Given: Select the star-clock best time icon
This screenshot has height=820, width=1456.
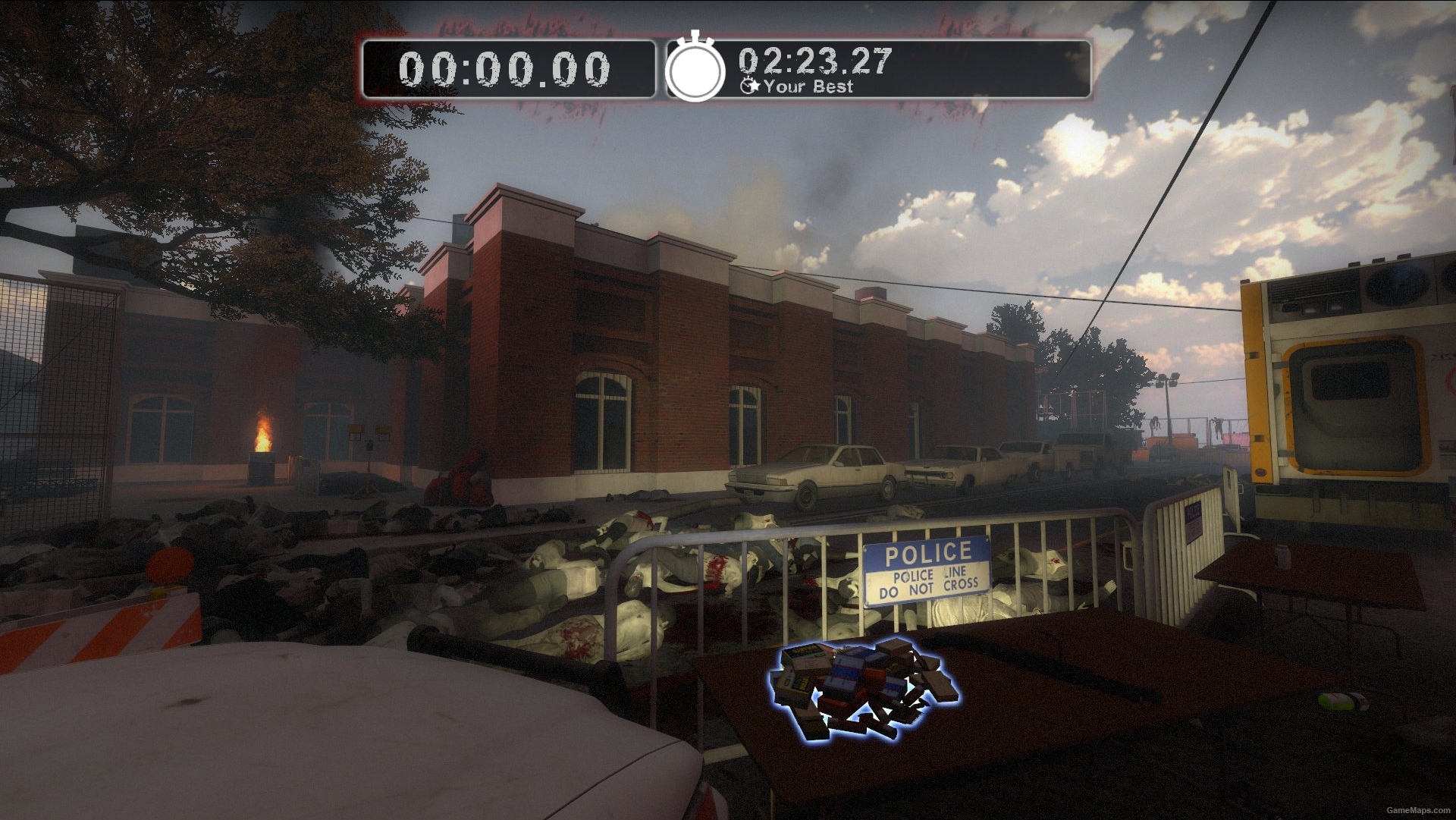Looking at the screenshot, I should (x=750, y=86).
